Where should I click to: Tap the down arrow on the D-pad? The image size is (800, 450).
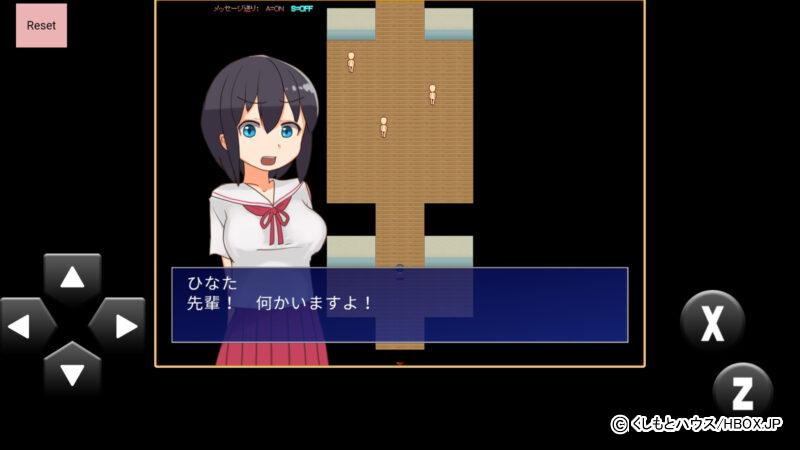pos(72,372)
